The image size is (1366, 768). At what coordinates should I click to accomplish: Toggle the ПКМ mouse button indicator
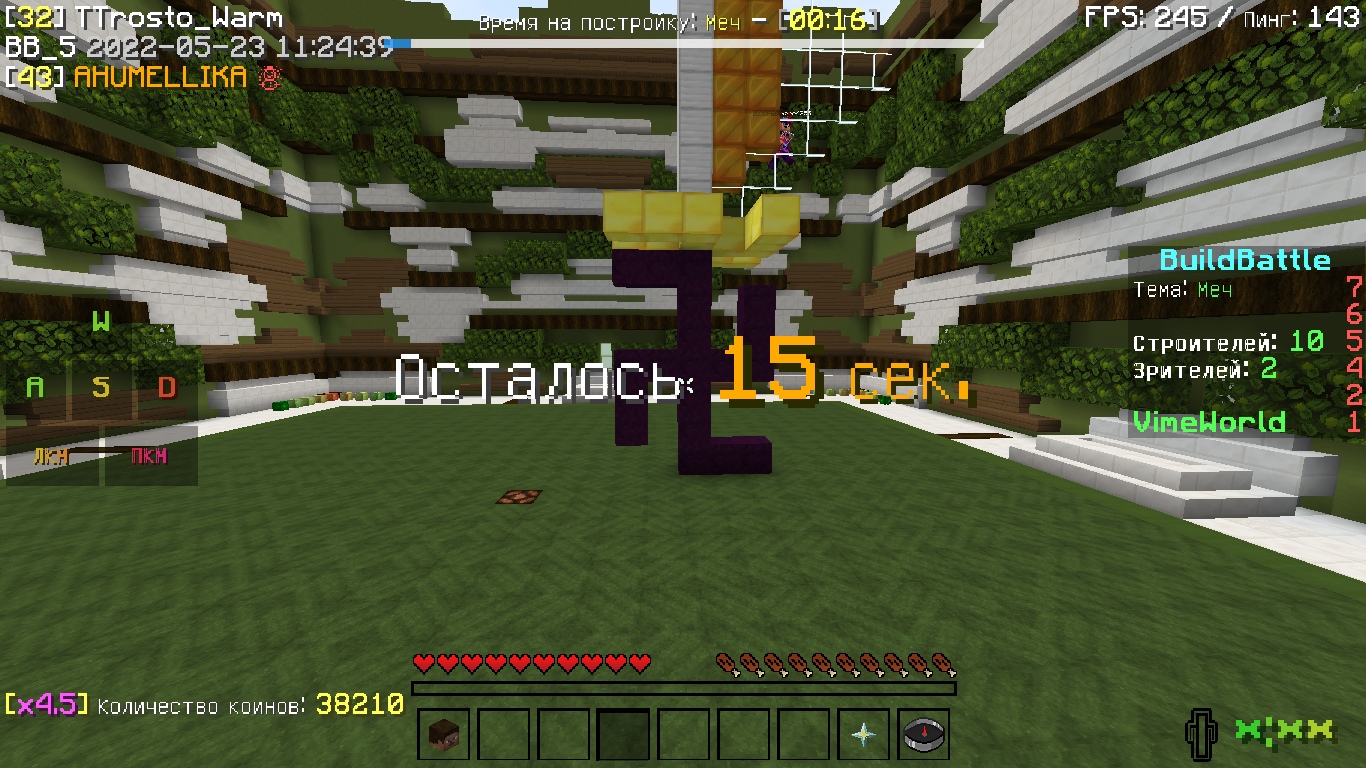click(x=150, y=457)
